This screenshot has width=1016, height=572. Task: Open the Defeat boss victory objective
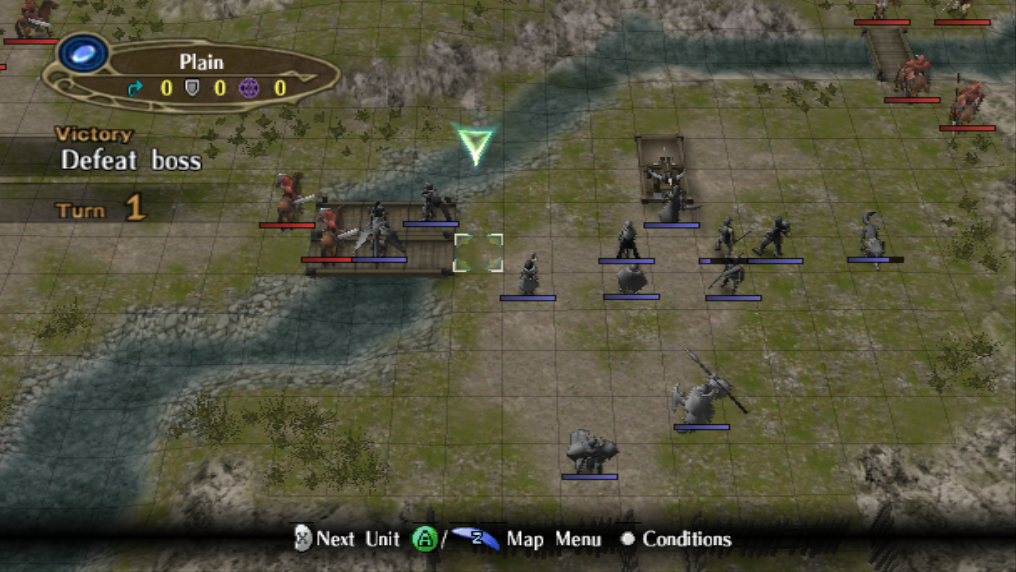point(130,159)
